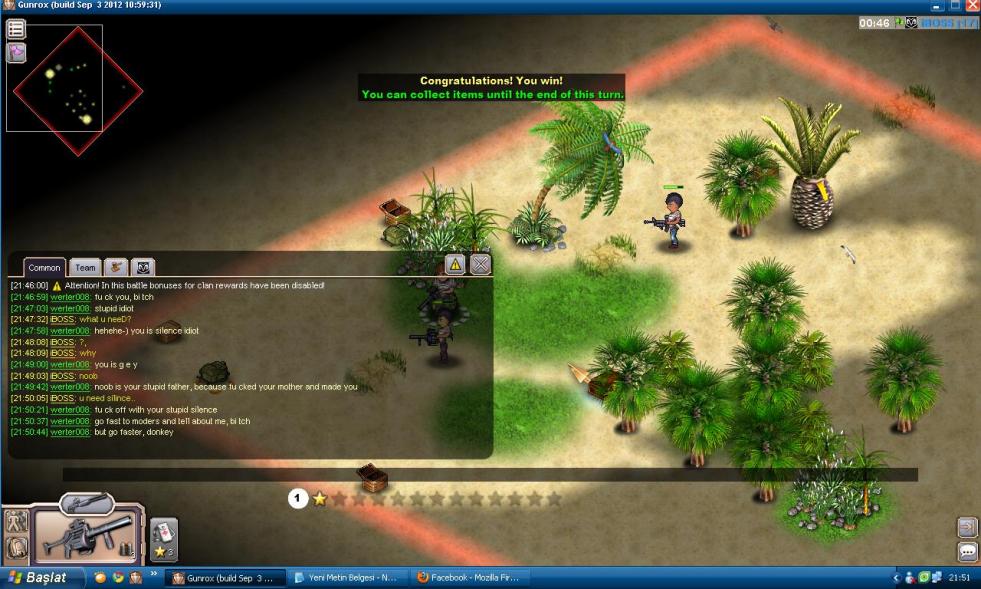The width and height of the screenshot is (981, 589).
Task: Click the purple icon below the menu button
Action: 16,53
